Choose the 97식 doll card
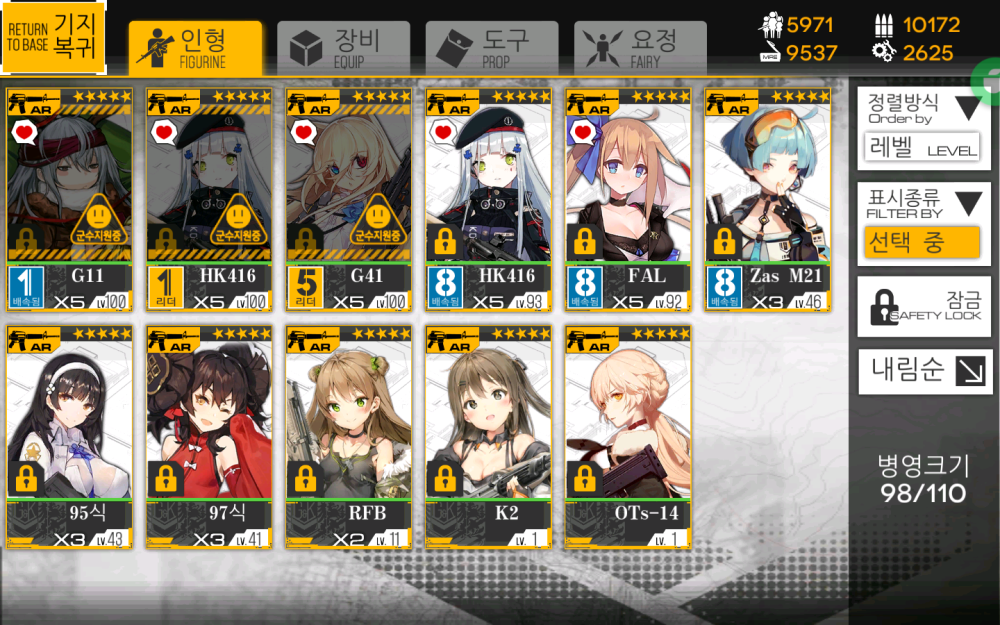 tap(209, 437)
